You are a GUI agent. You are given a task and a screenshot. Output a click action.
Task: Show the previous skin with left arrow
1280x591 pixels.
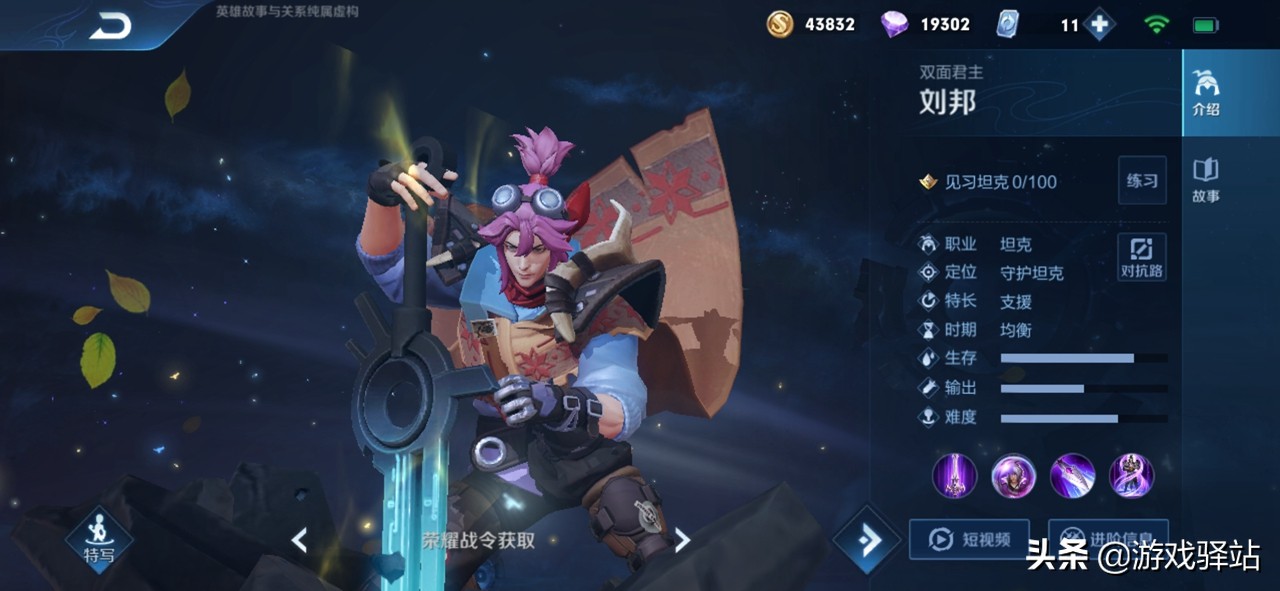click(299, 540)
